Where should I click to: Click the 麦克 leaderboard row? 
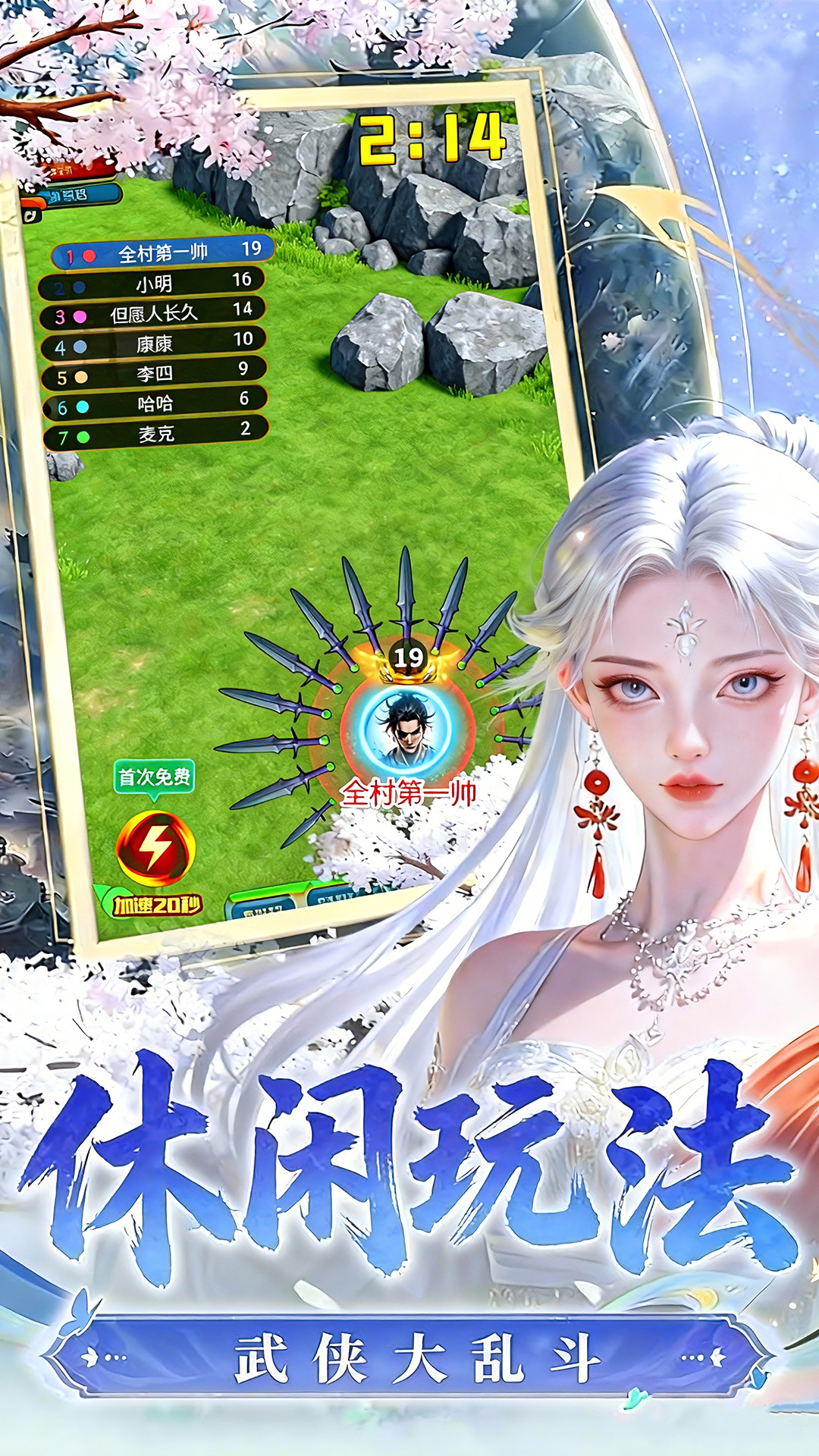[156, 433]
